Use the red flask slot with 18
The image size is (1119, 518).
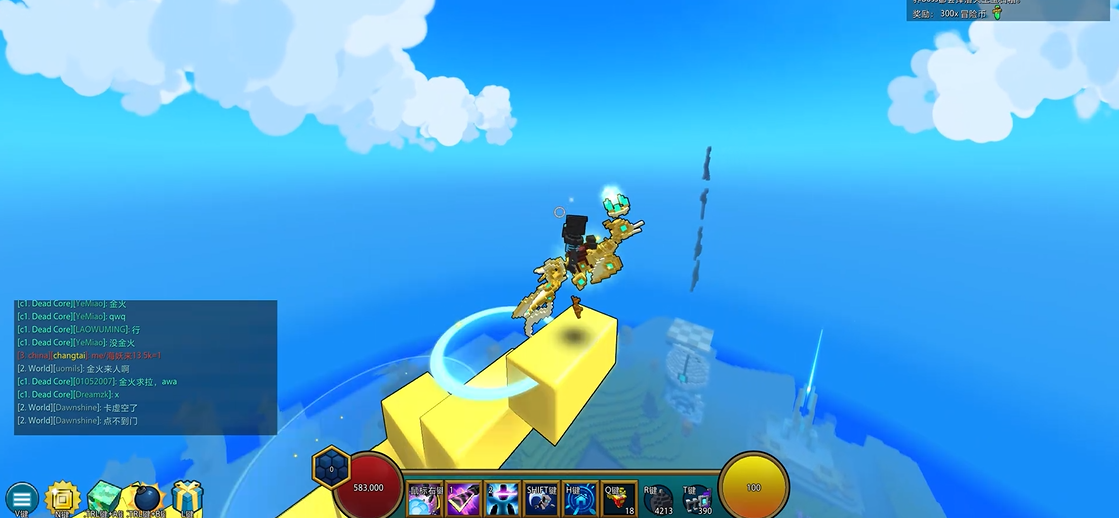[x=619, y=498]
